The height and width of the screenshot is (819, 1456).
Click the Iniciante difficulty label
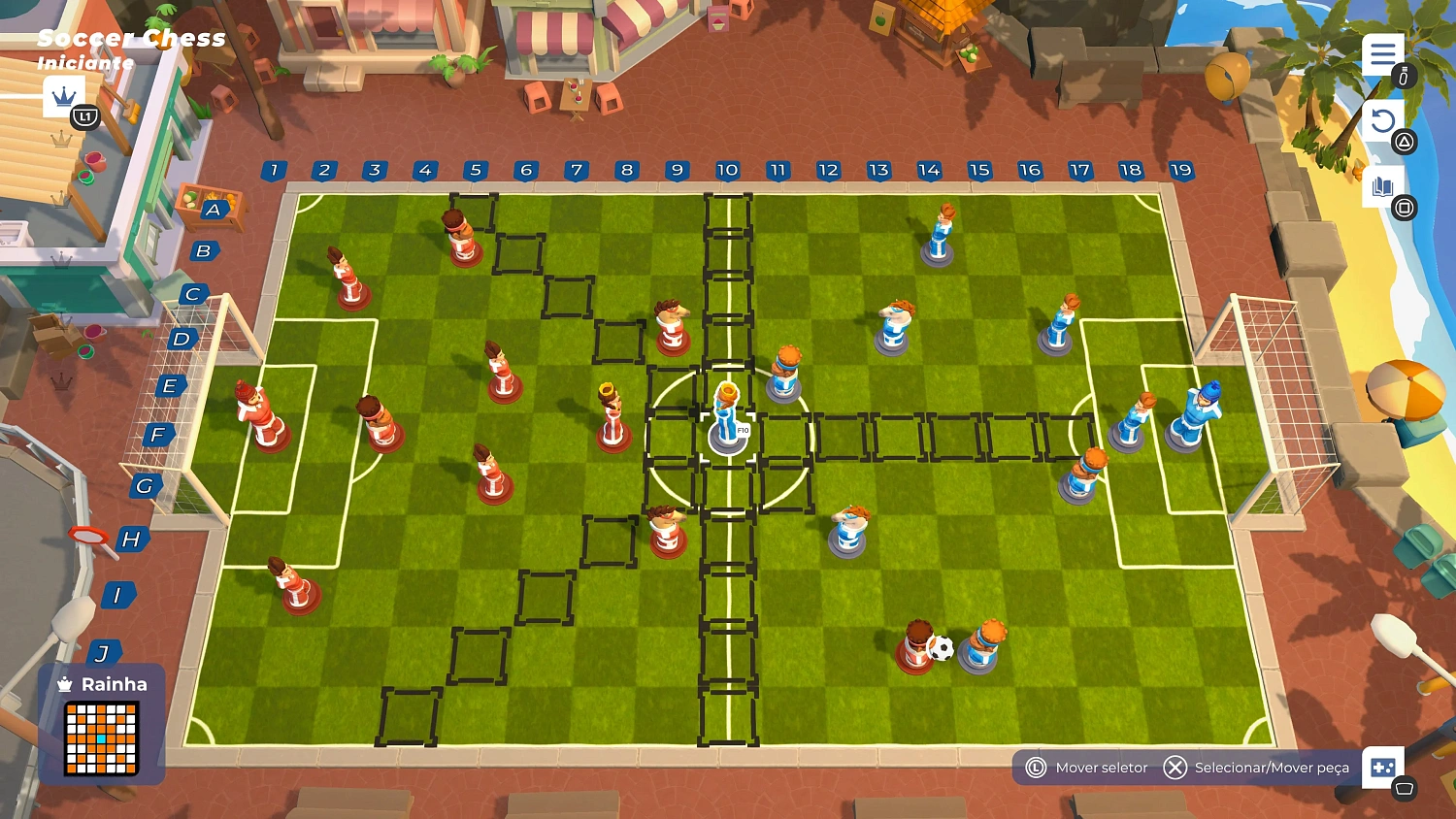click(x=83, y=63)
